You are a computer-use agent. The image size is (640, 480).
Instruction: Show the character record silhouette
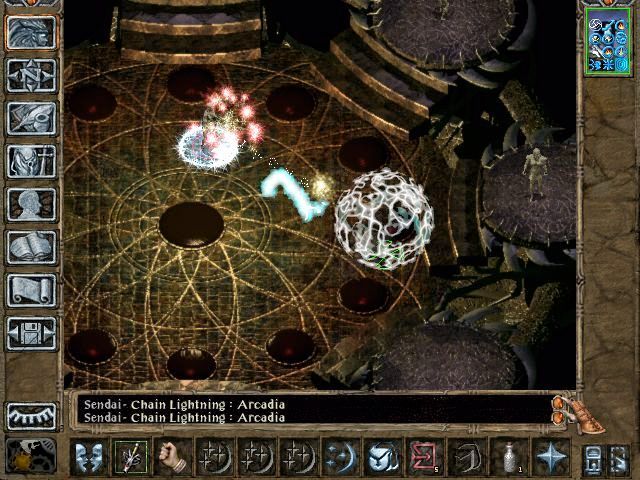click(31, 204)
